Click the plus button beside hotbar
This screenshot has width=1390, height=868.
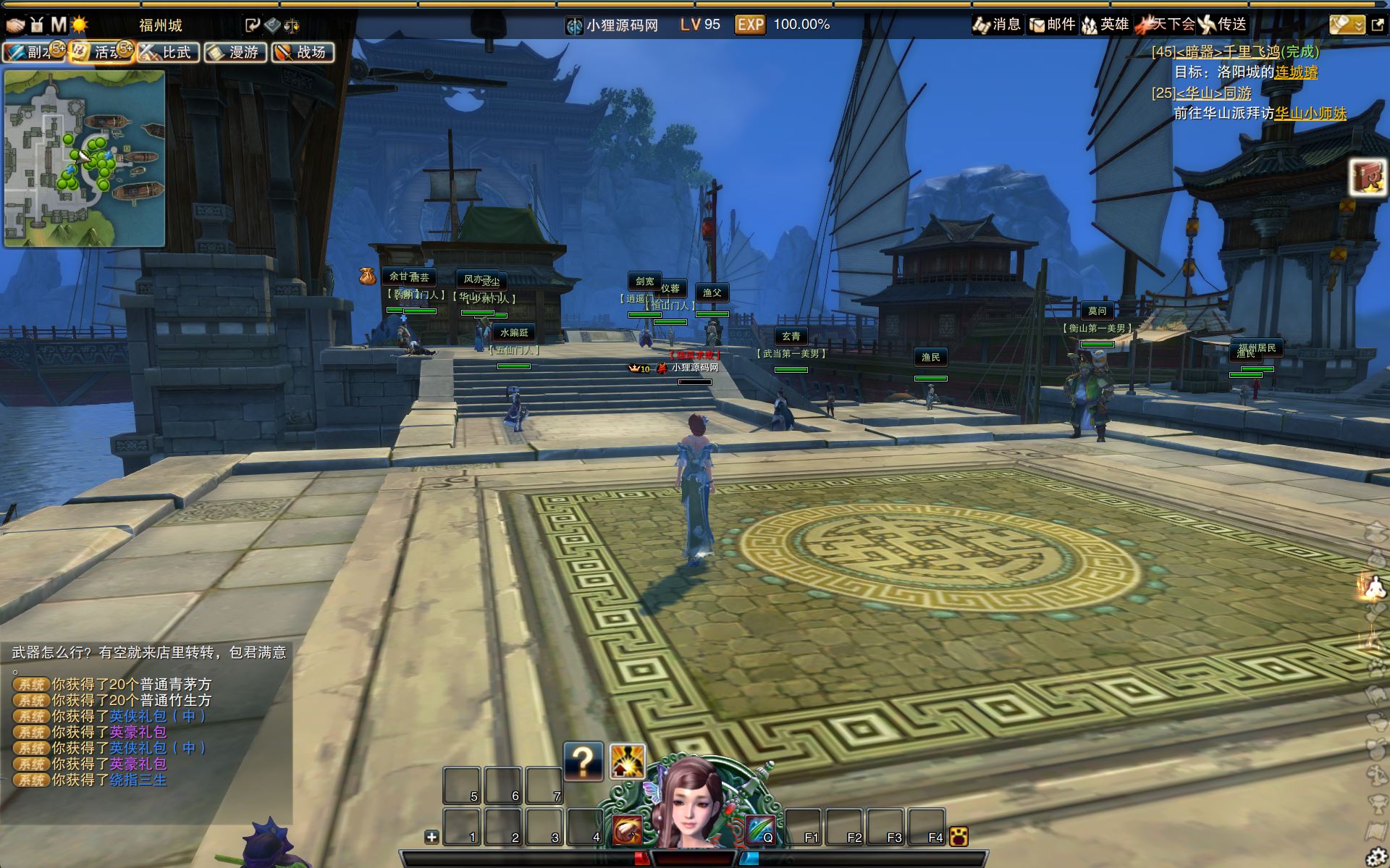click(431, 837)
